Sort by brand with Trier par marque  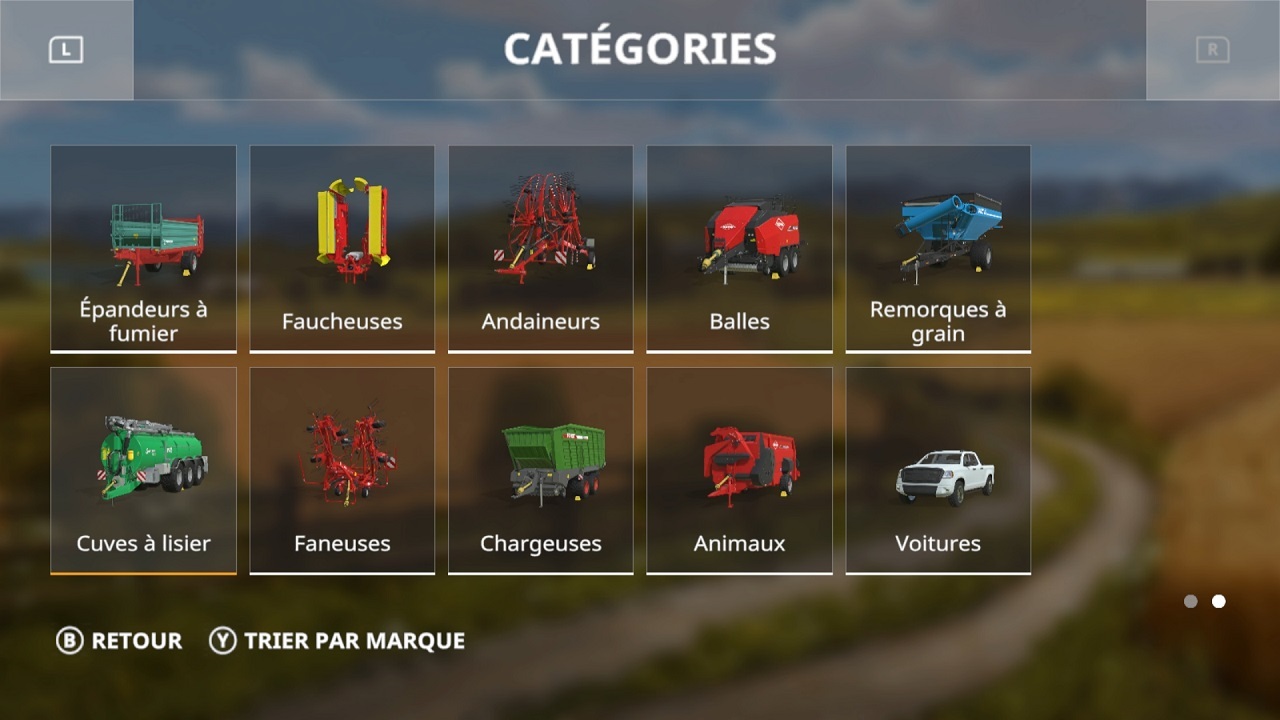tap(337, 641)
